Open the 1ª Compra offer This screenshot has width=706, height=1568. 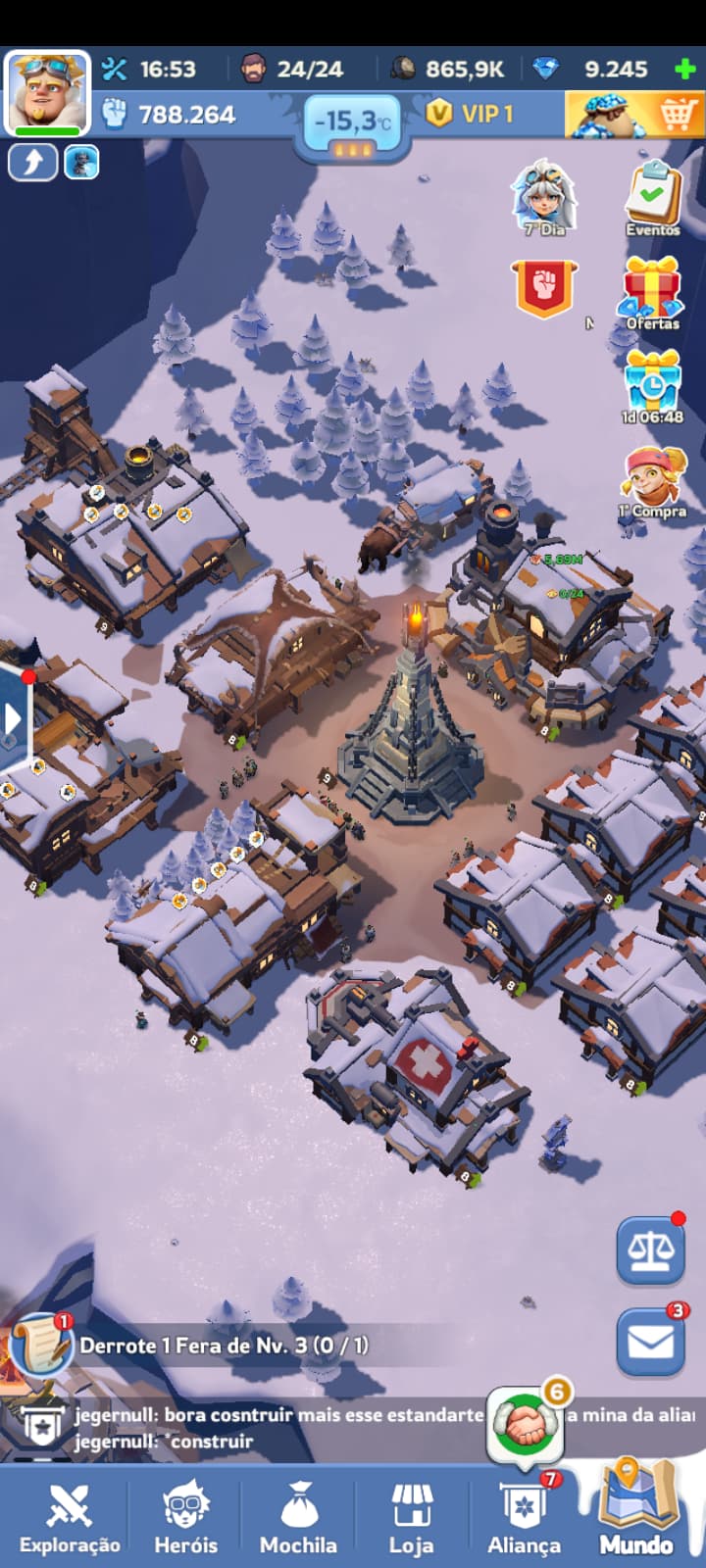click(x=652, y=480)
